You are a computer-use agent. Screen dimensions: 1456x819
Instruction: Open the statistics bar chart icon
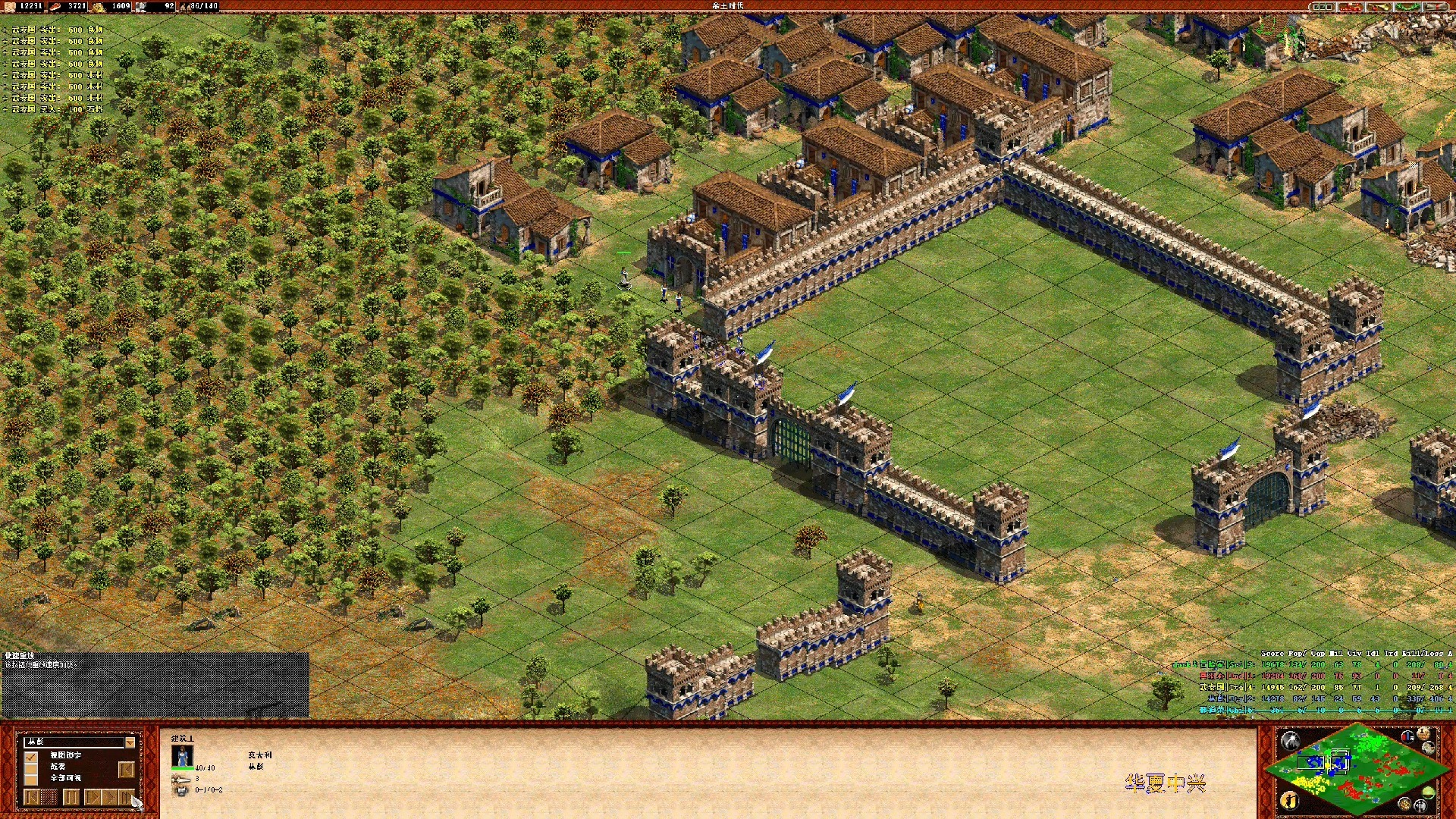[x=1408, y=736]
